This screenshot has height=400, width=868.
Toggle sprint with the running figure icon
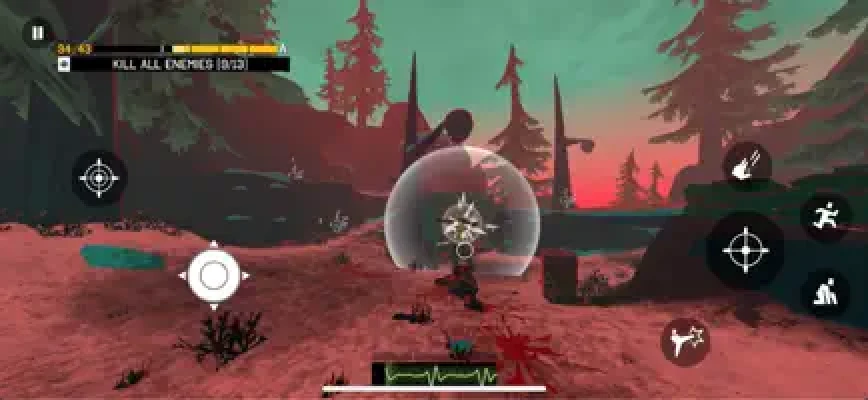click(x=826, y=217)
